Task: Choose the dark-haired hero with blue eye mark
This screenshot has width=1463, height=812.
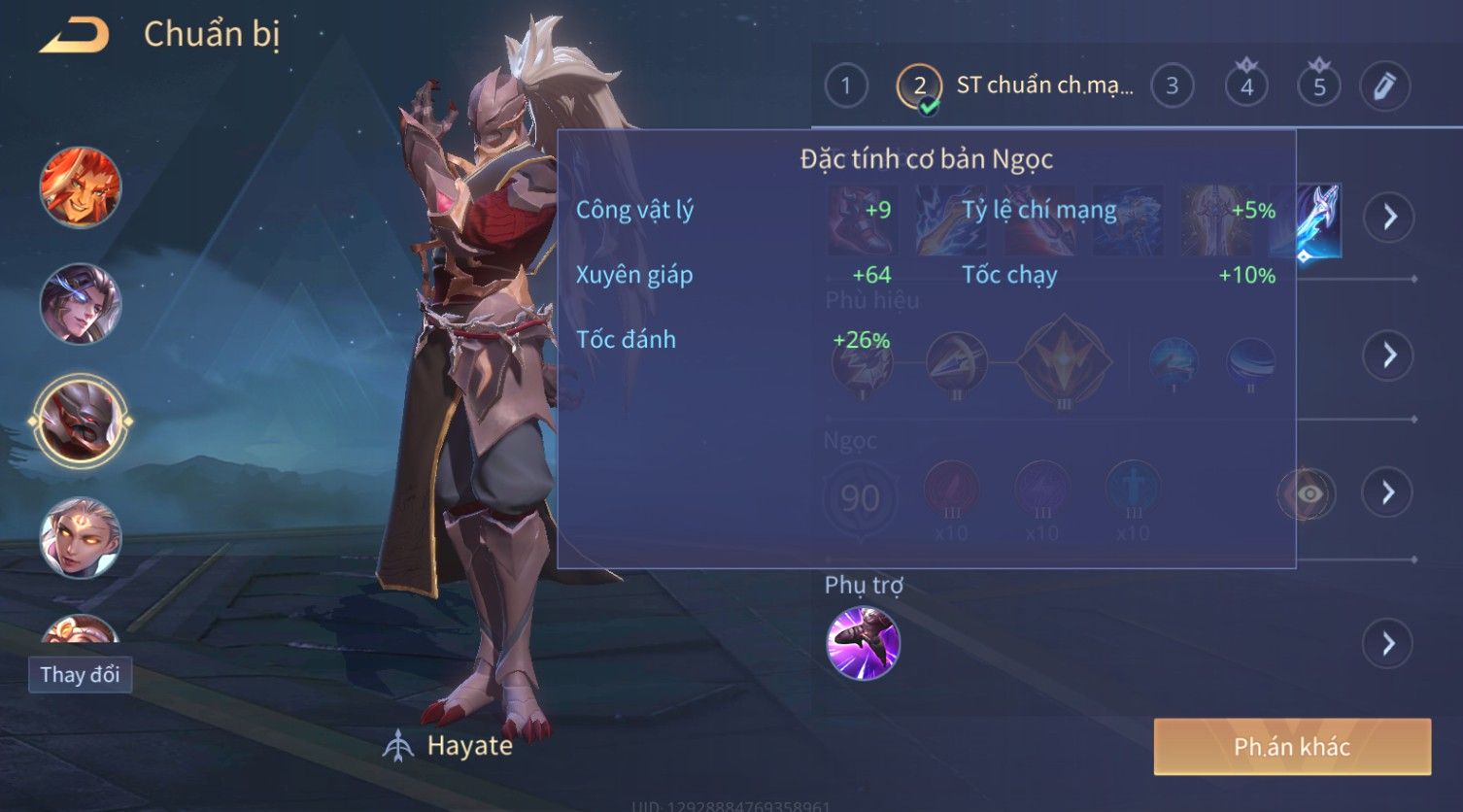Action: tap(81, 303)
